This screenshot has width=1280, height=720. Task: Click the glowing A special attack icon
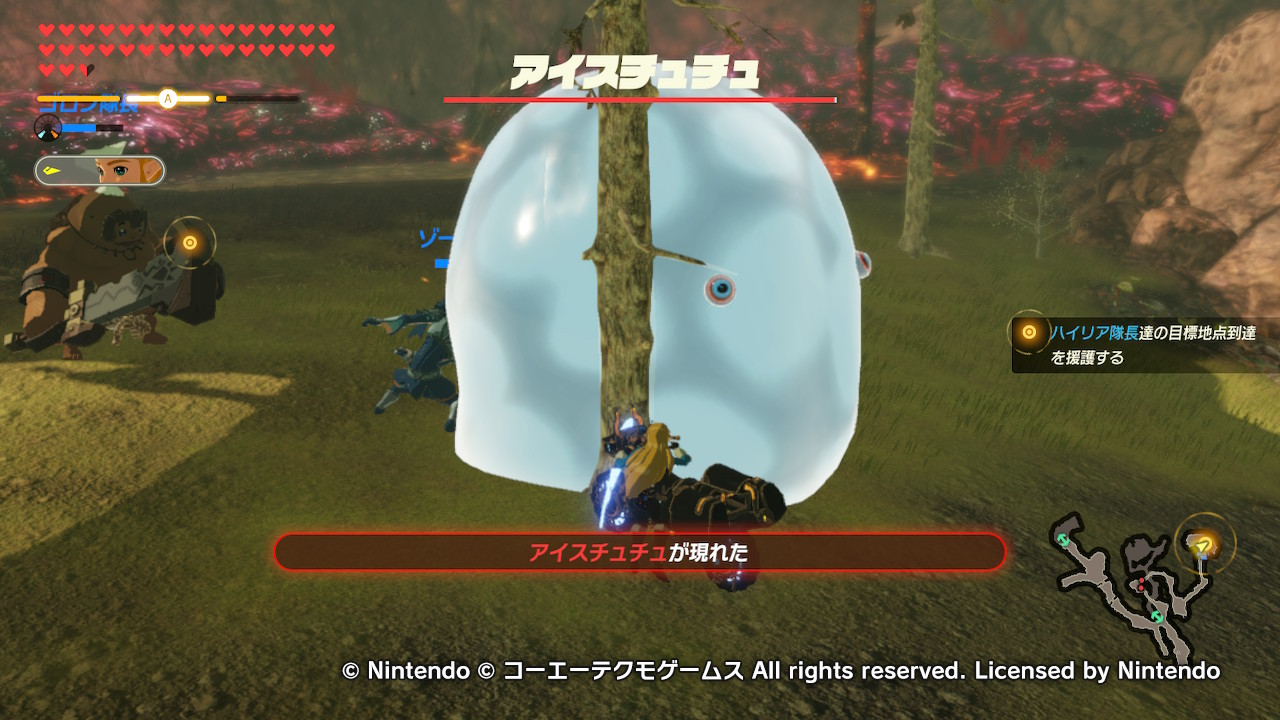click(167, 99)
